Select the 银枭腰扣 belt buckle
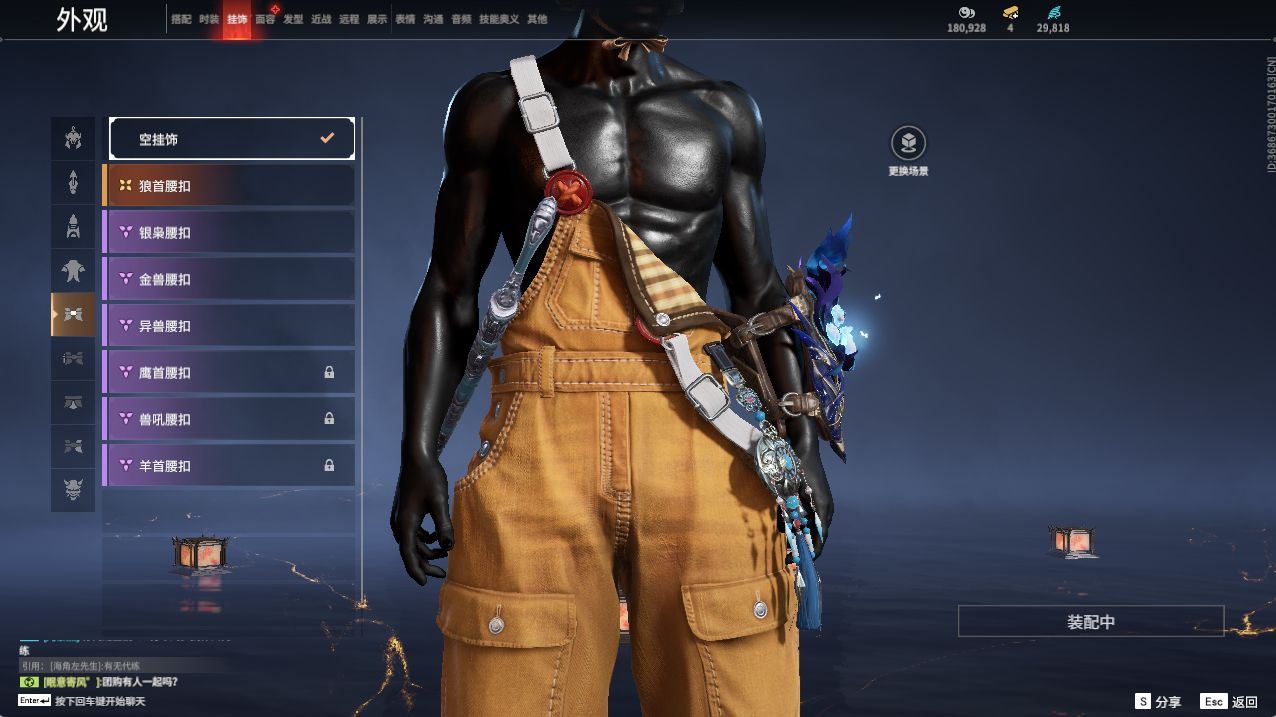This screenshot has height=717, width=1276. tap(229, 232)
